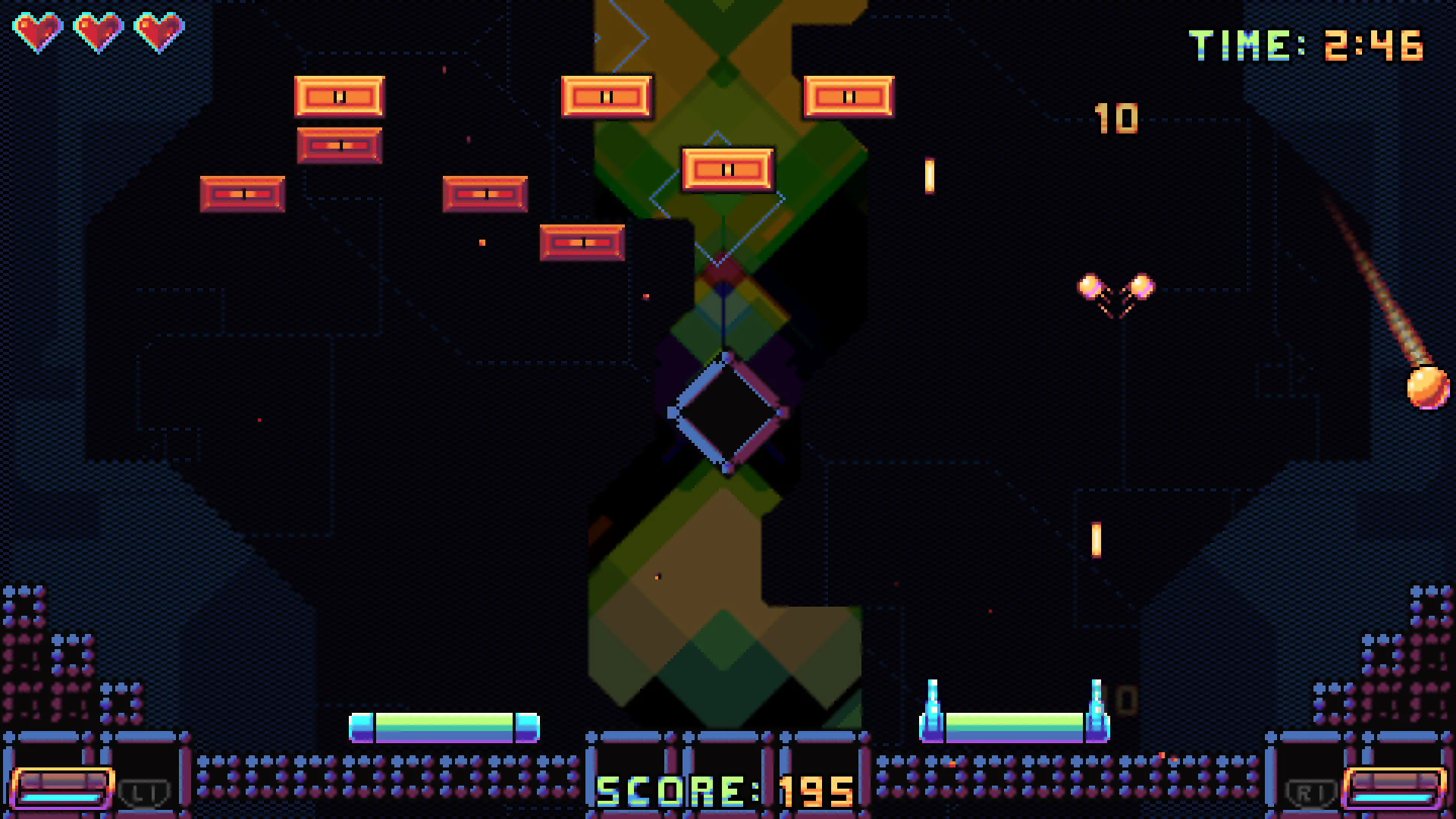Screen dimensions: 1456x819
Task: Select the orange ball with comet trail
Action: (x=1427, y=388)
